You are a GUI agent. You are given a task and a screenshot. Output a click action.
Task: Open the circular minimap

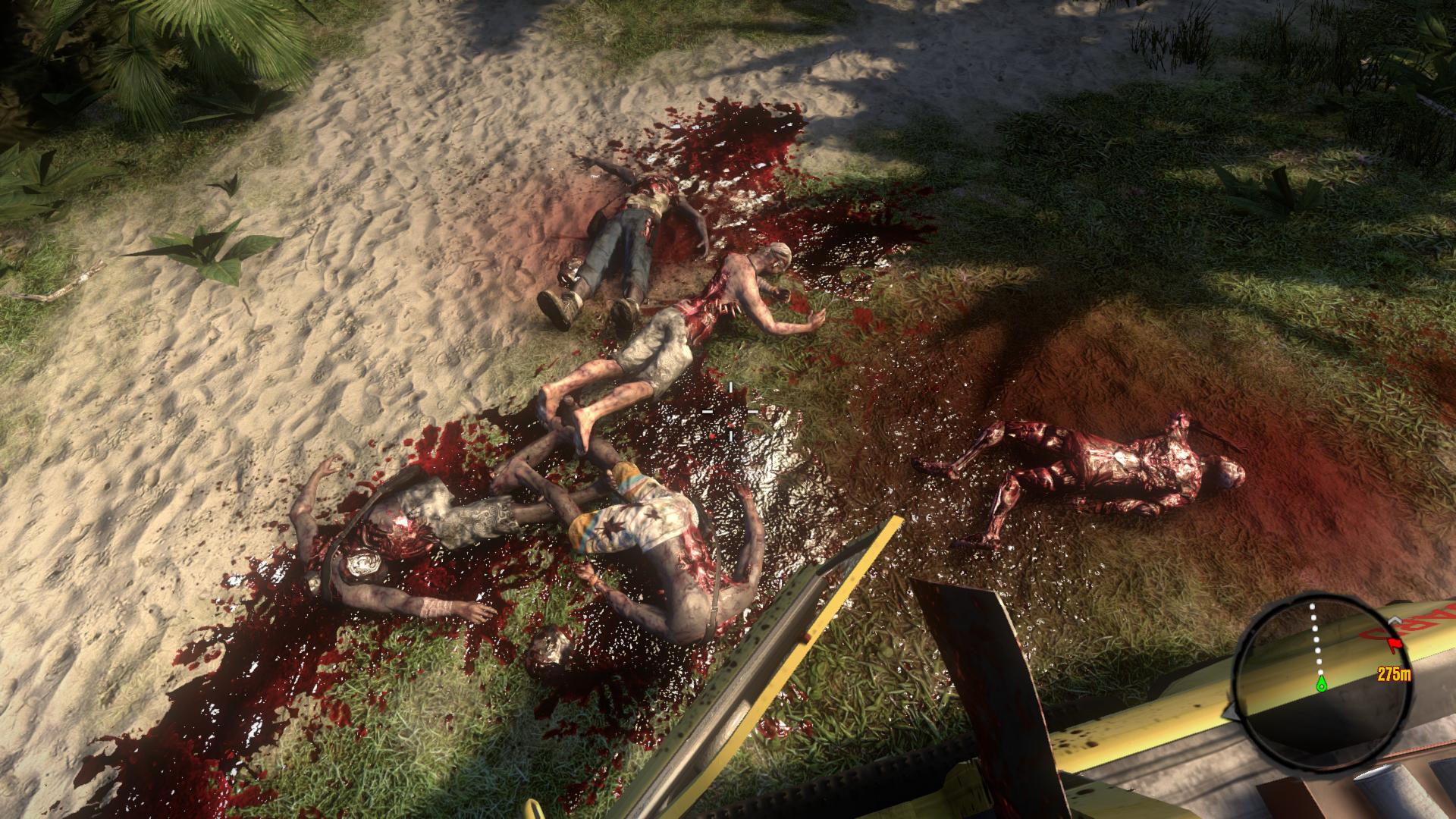[1320, 666]
